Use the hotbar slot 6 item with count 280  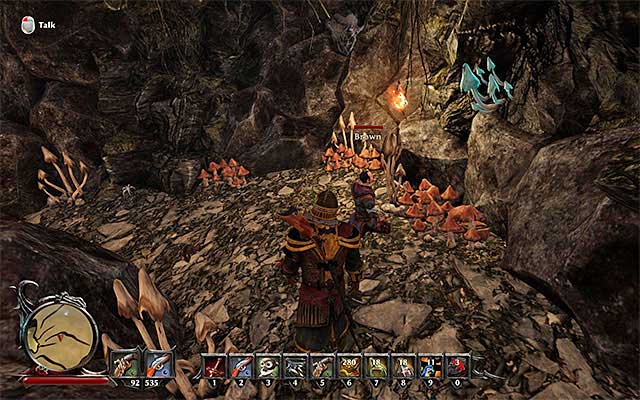[x=349, y=366]
